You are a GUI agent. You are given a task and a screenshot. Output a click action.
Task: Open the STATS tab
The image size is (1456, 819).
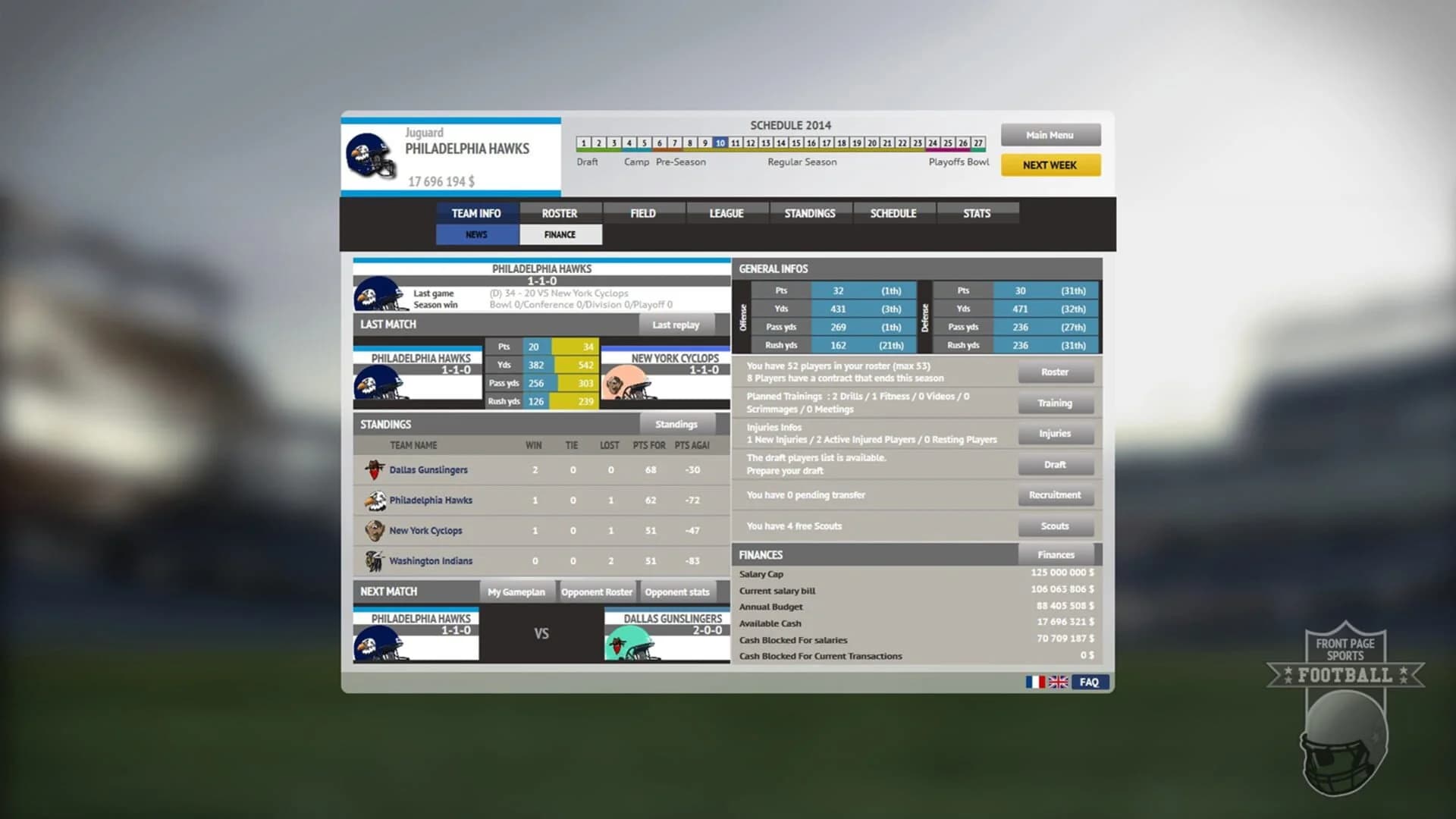[978, 213]
